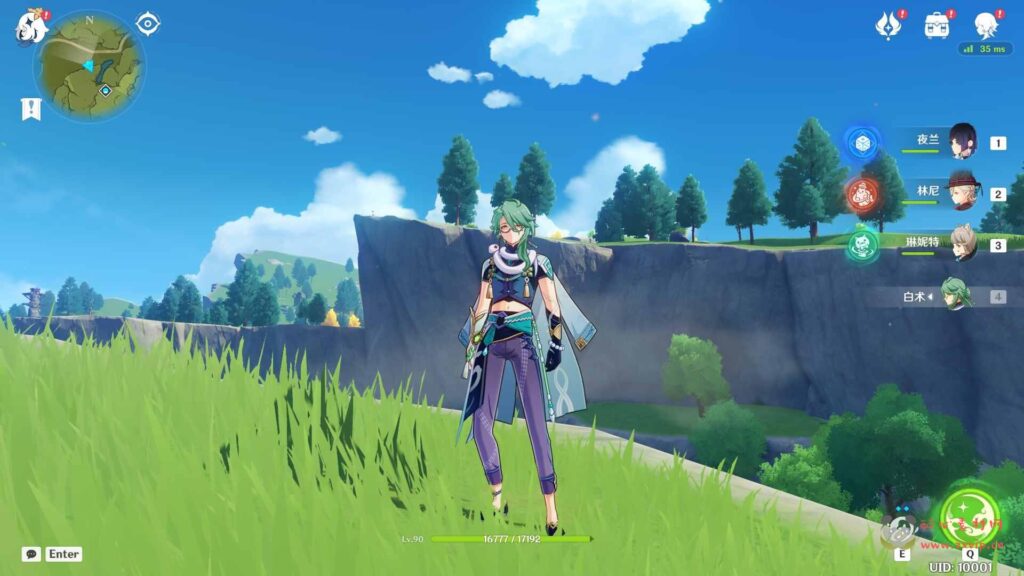Open the Wish star icon
Viewport: 1024px width, 576px height.
click(887, 25)
